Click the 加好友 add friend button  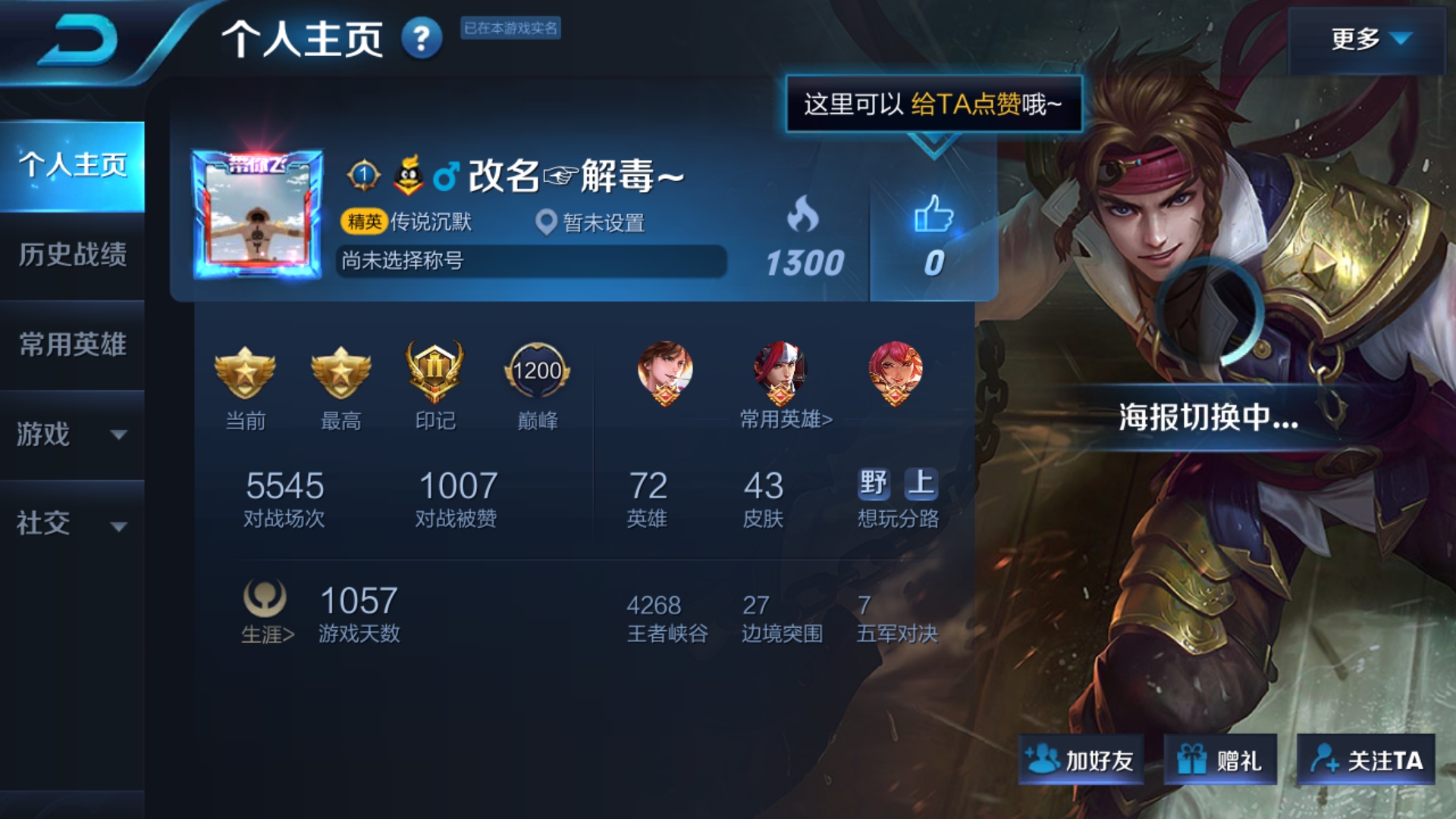pyautogui.click(x=1080, y=758)
